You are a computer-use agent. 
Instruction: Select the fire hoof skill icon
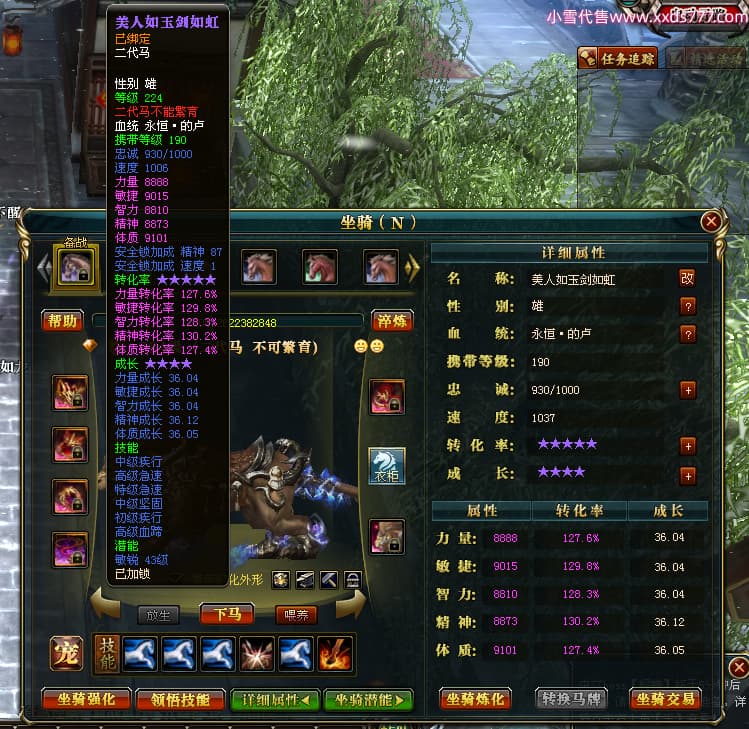click(335, 653)
